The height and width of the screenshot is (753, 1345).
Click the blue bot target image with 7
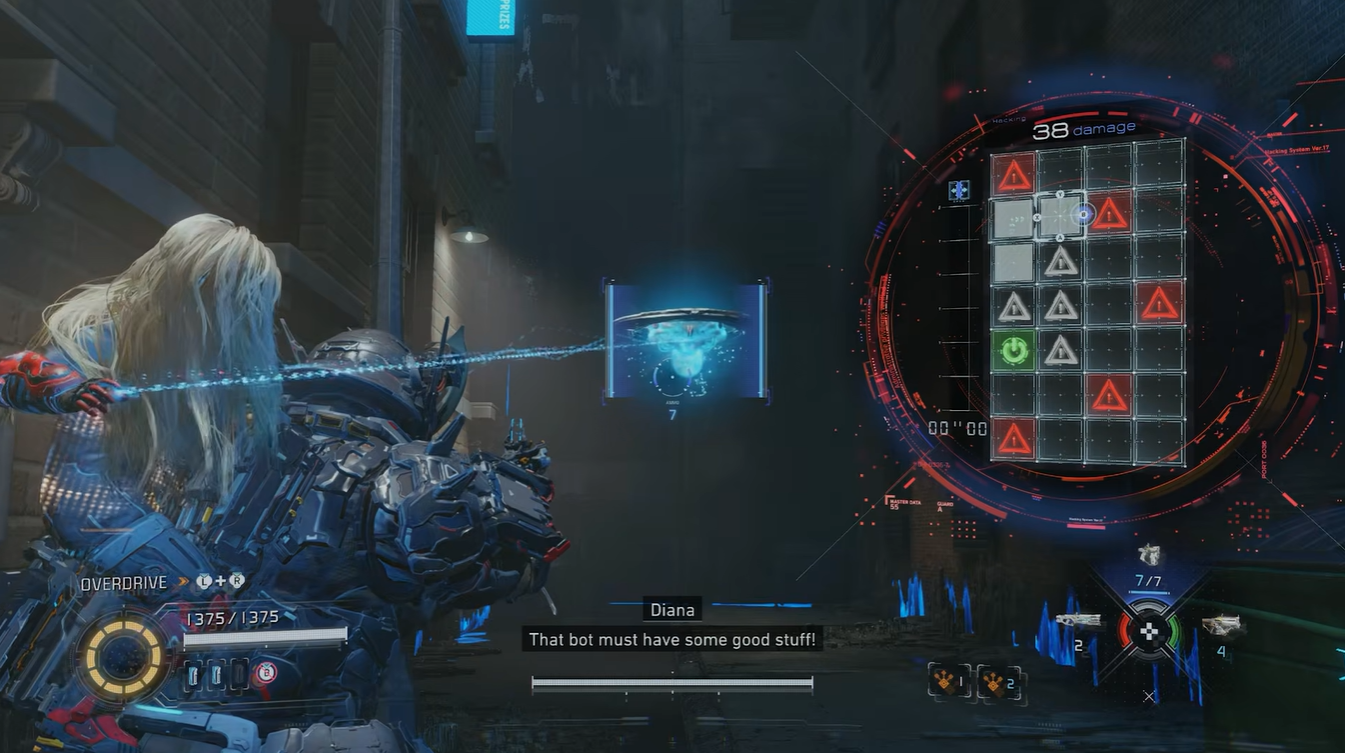click(686, 342)
